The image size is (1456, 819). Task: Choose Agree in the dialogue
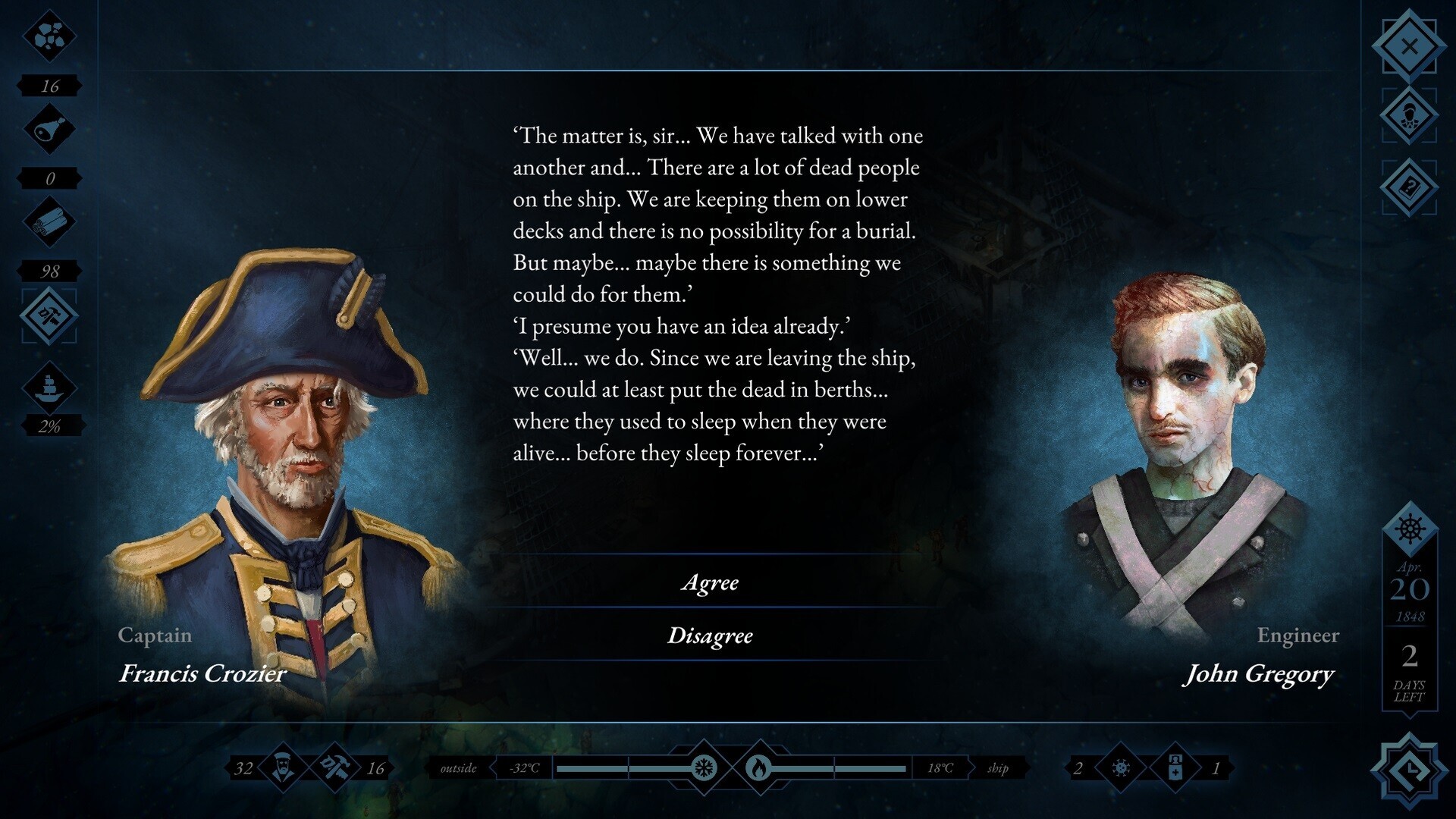[711, 583]
